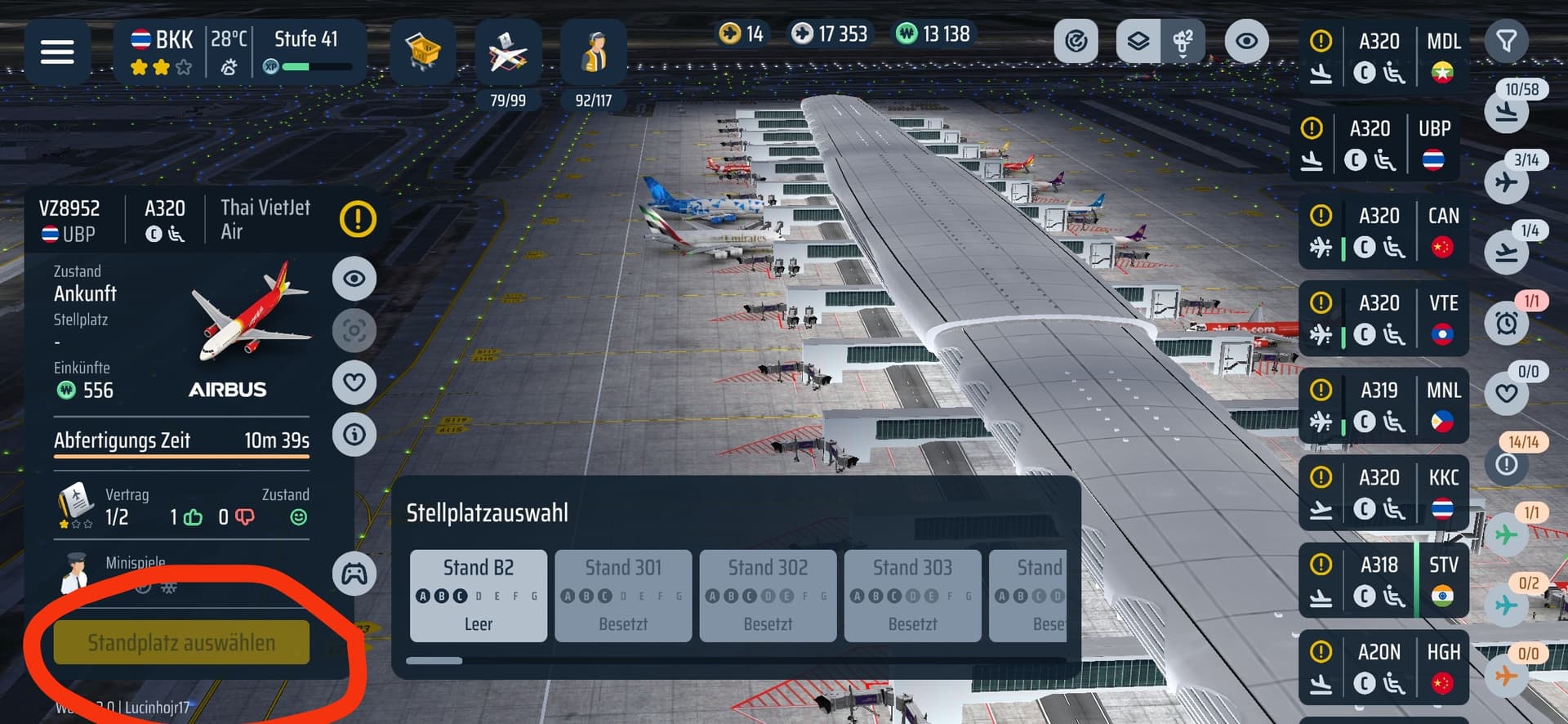
Task: Select the A318 flight from STV
Action: click(1383, 581)
